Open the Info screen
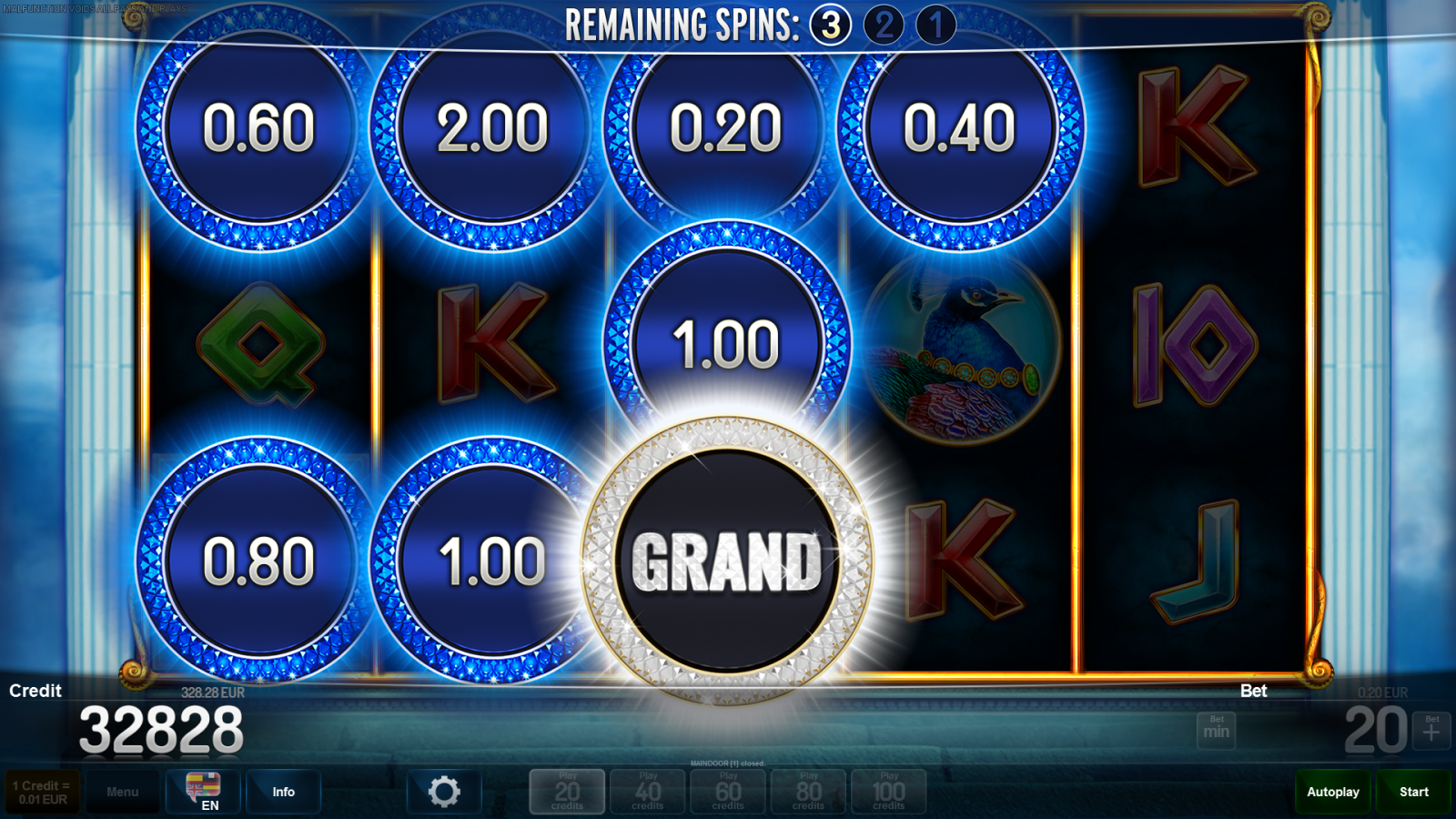 click(x=283, y=791)
